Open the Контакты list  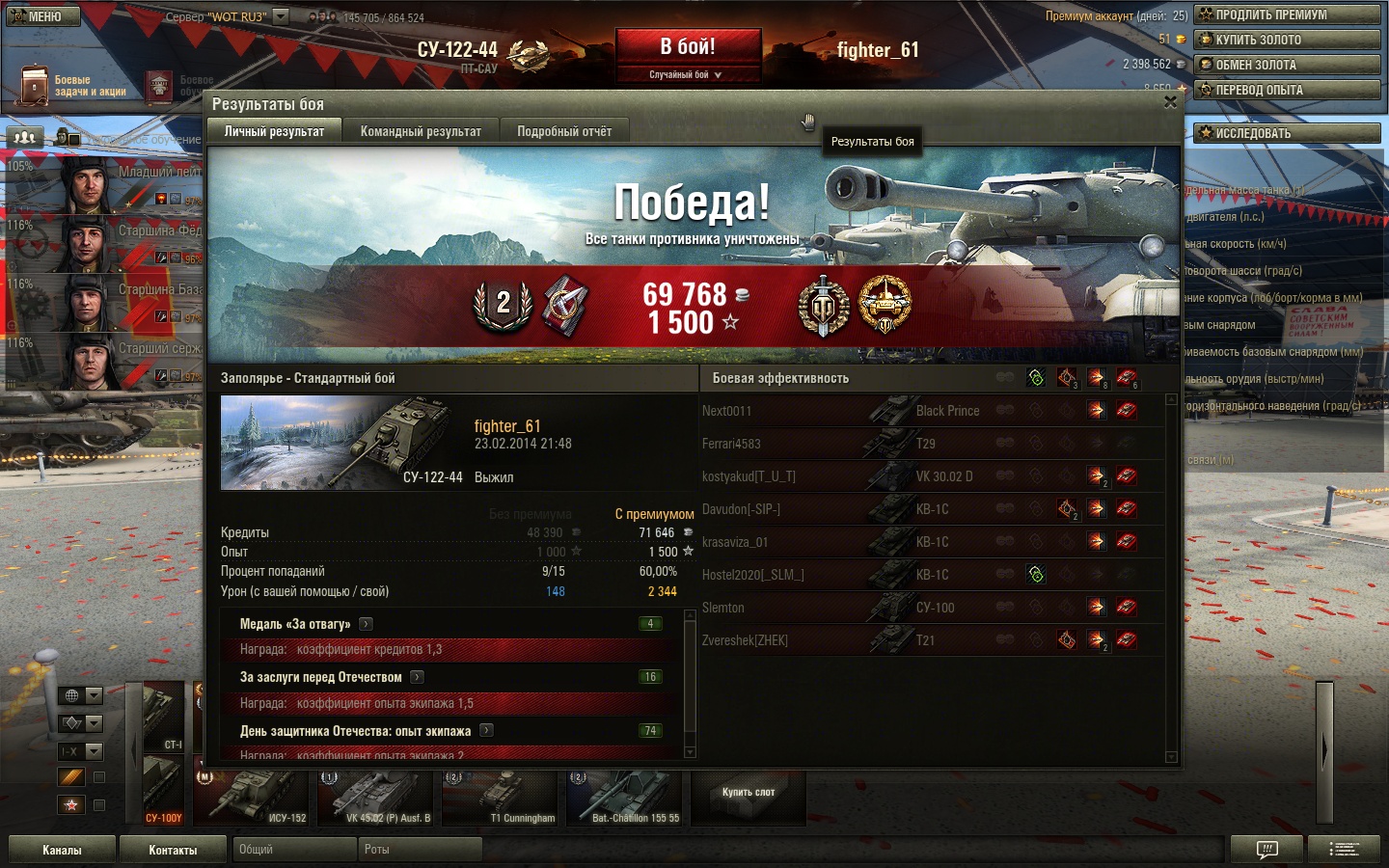point(173,850)
